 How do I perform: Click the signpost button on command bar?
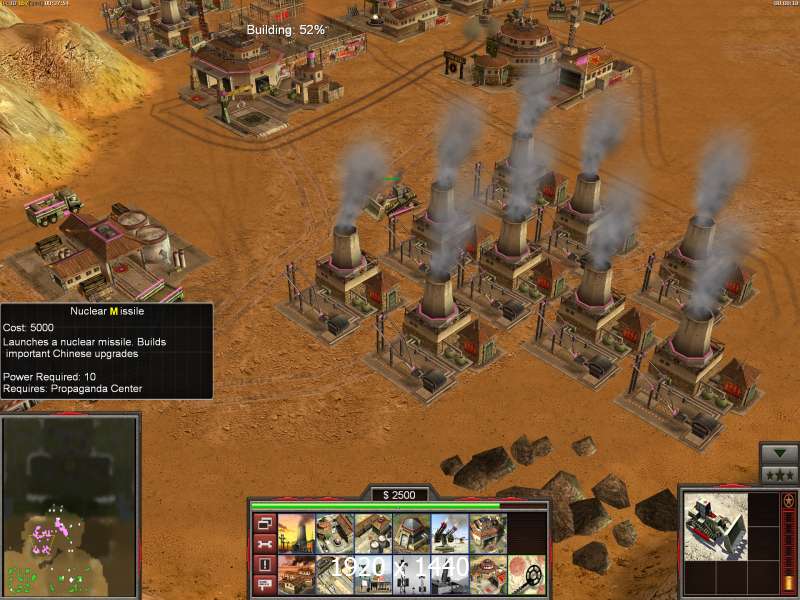(x=265, y=585)
